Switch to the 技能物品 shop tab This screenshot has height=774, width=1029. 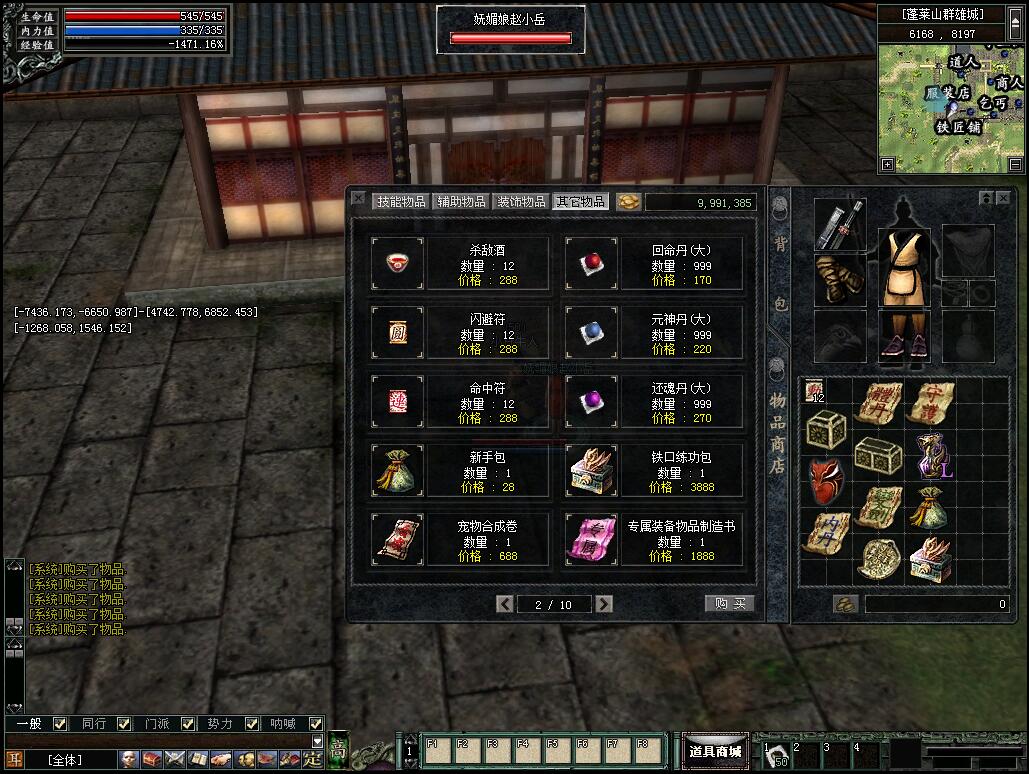(x=400, y=201)
